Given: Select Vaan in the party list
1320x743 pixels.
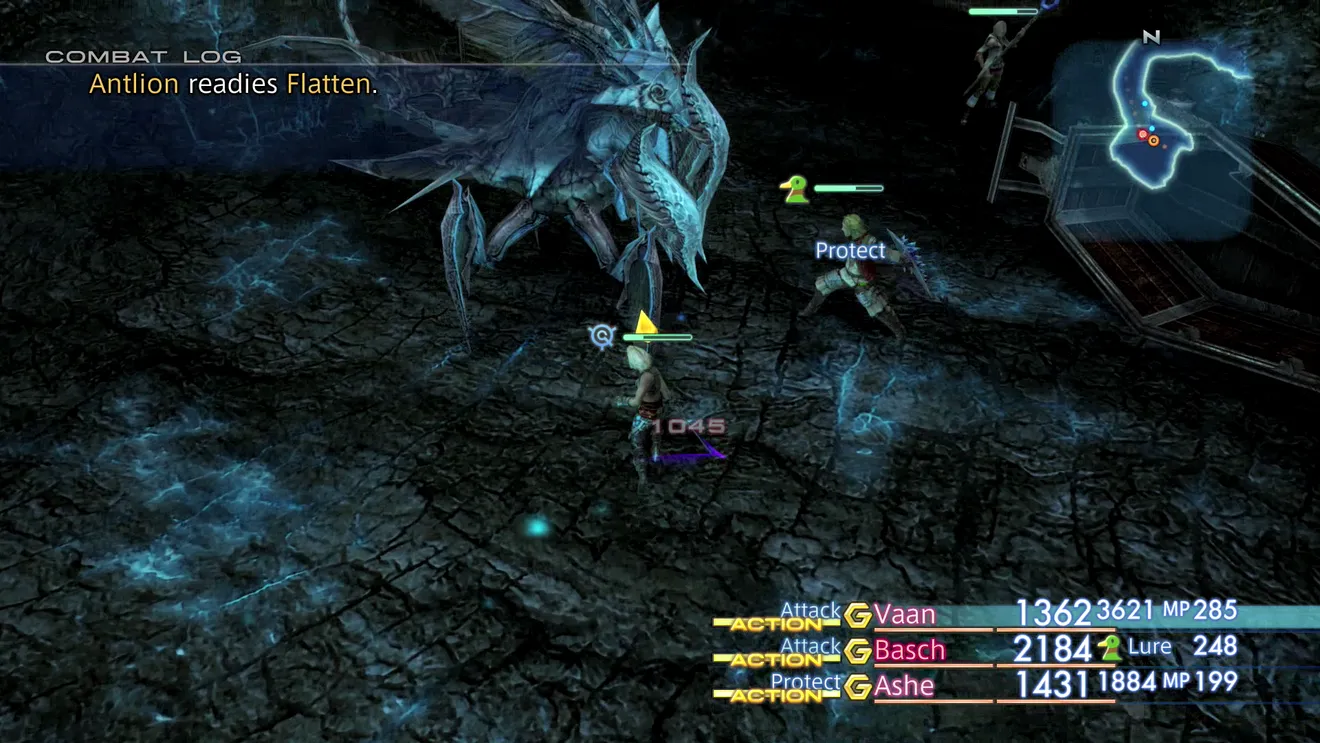Looking at the screenshot, I should click(x=905, y=614).
